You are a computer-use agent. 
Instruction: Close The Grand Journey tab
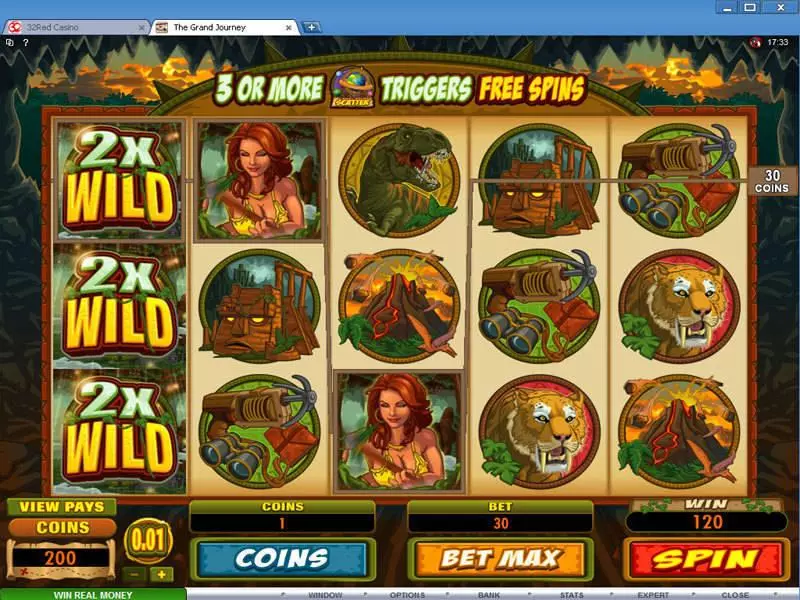[290, 27]
